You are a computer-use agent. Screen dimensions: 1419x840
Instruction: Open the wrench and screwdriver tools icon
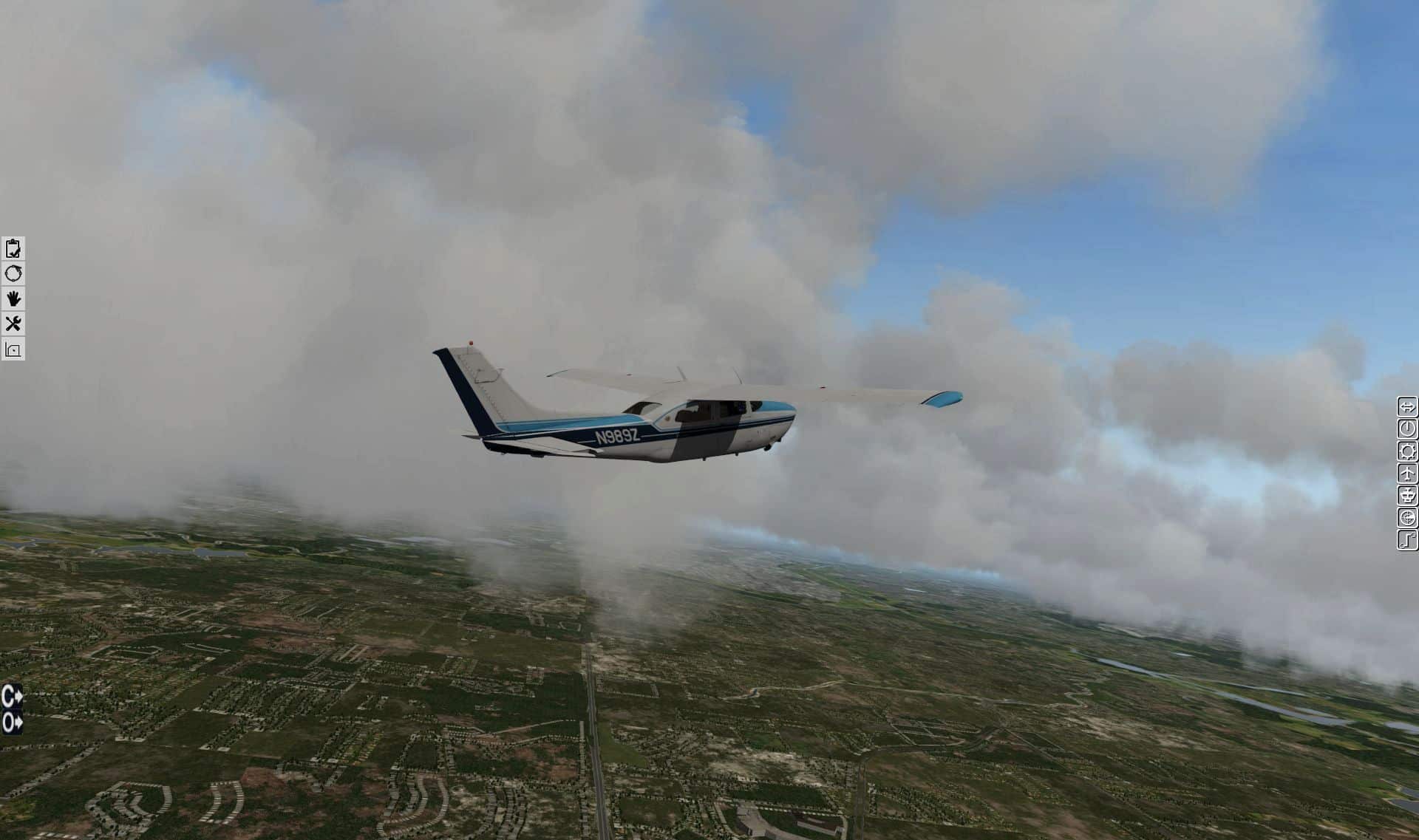[13, 324]
